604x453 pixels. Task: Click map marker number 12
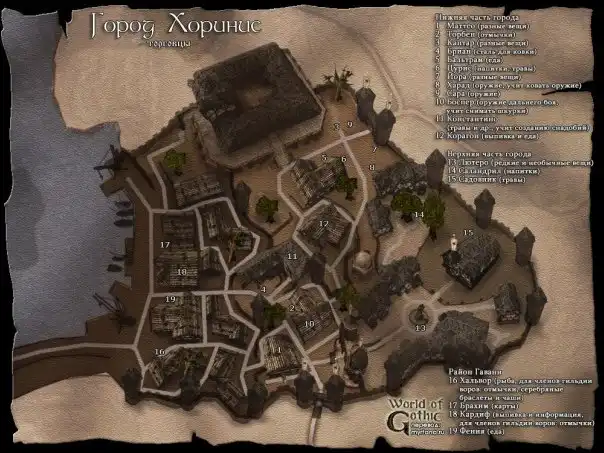323,224
